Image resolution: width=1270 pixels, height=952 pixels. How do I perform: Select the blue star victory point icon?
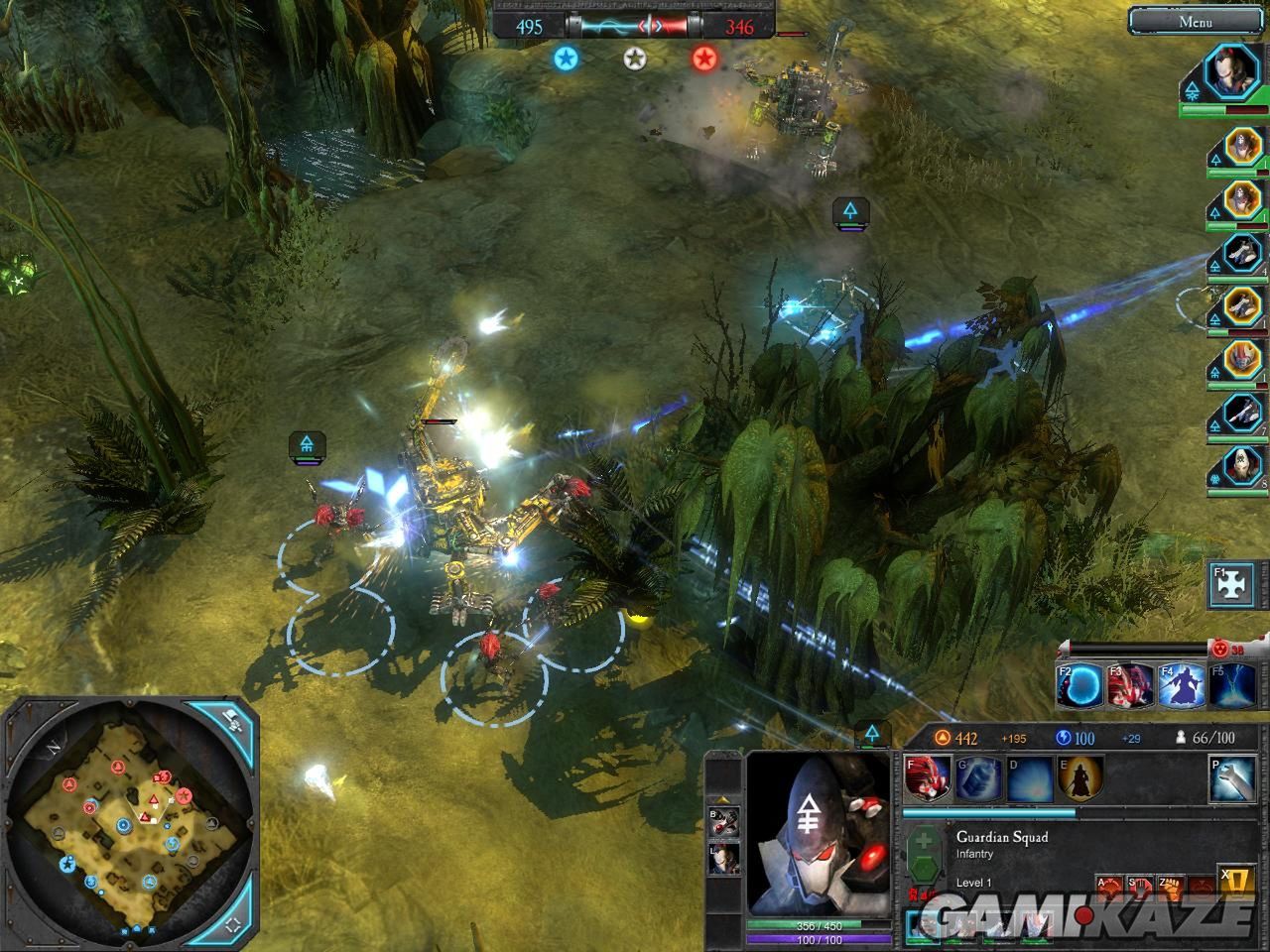566,59
